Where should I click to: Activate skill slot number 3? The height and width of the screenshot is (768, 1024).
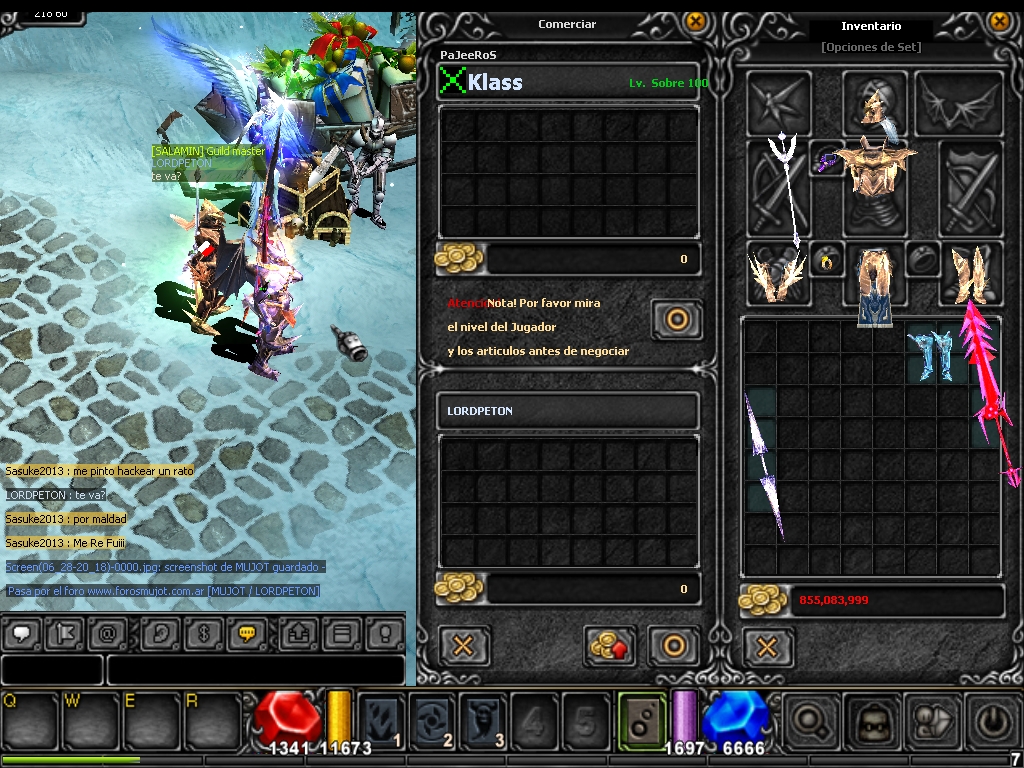click(484, 718)
